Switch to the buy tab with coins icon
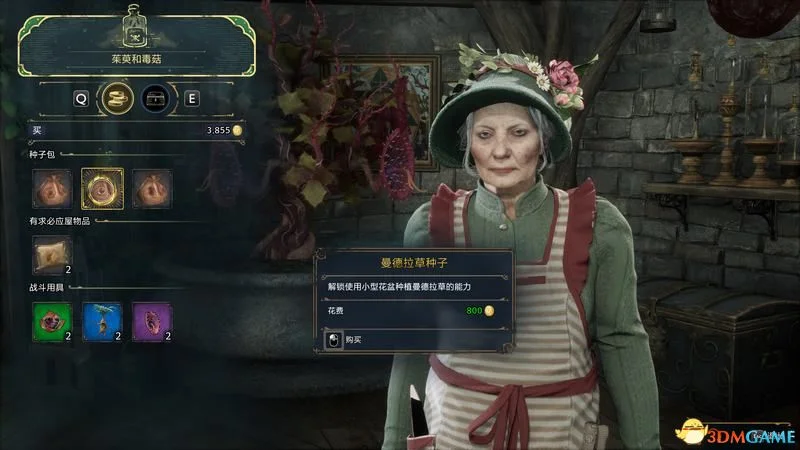This screenshot has height=450, width=800. pyautogui.click(x=121, y=98)
